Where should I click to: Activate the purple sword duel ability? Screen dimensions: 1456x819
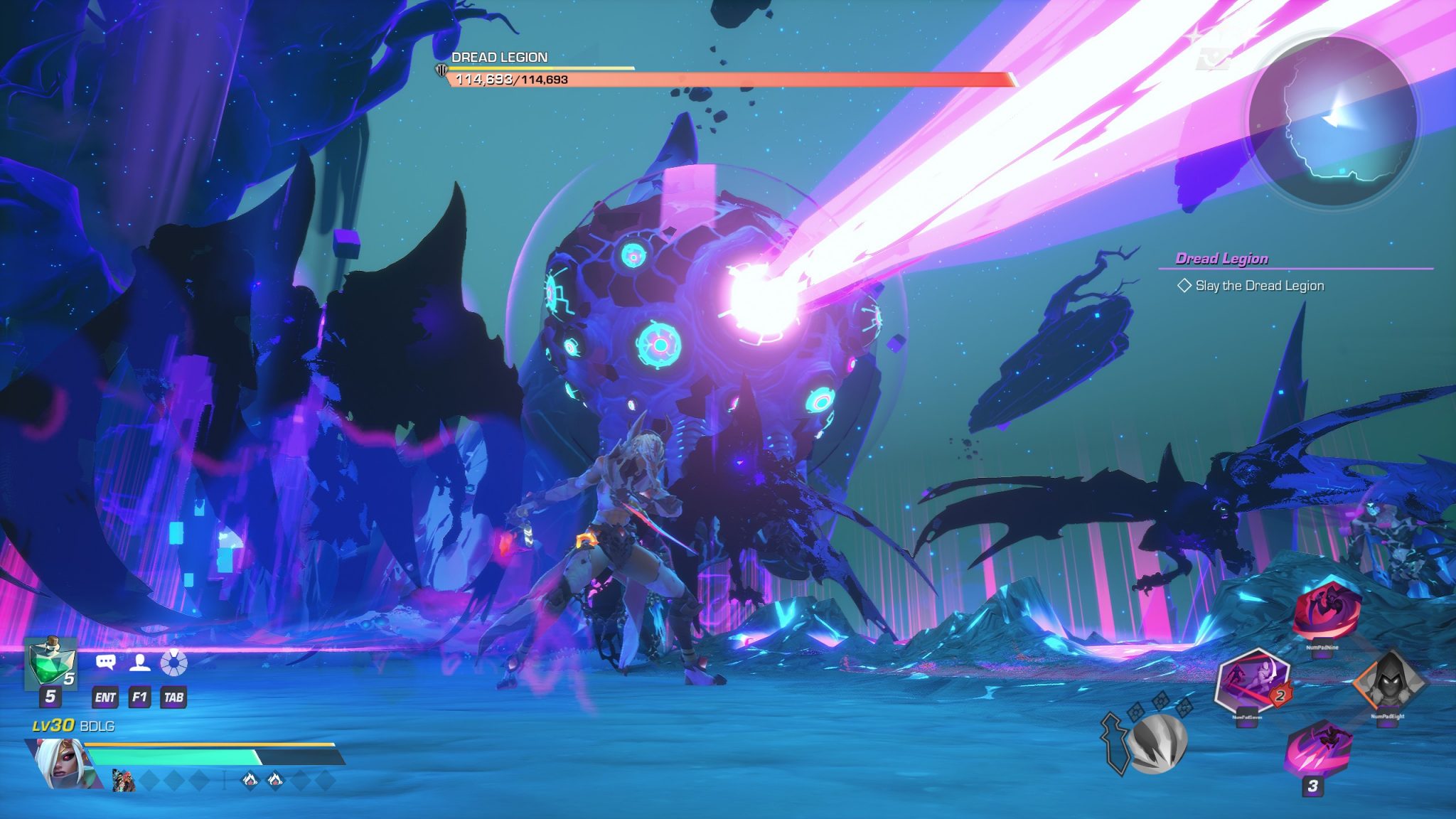pyautogui.click(x=1253, y=681)
